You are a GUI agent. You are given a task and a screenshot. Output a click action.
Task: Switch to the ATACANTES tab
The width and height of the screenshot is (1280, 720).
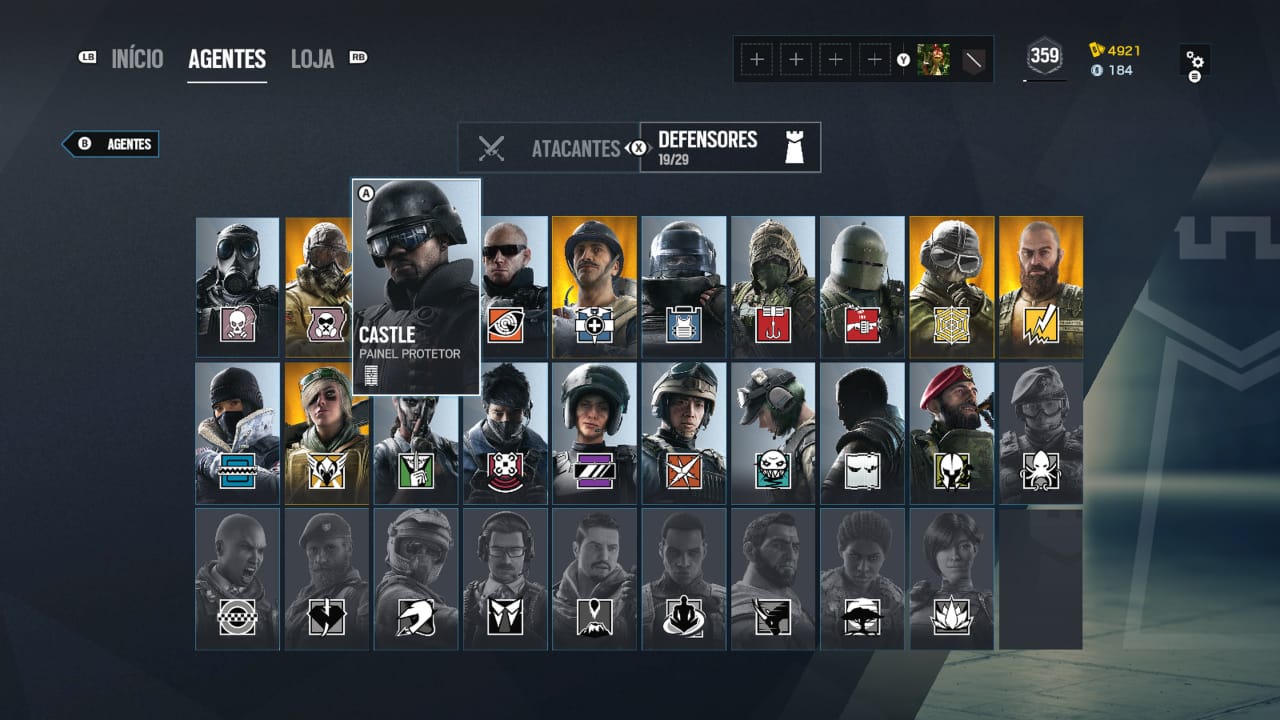(x=574, y=147)
